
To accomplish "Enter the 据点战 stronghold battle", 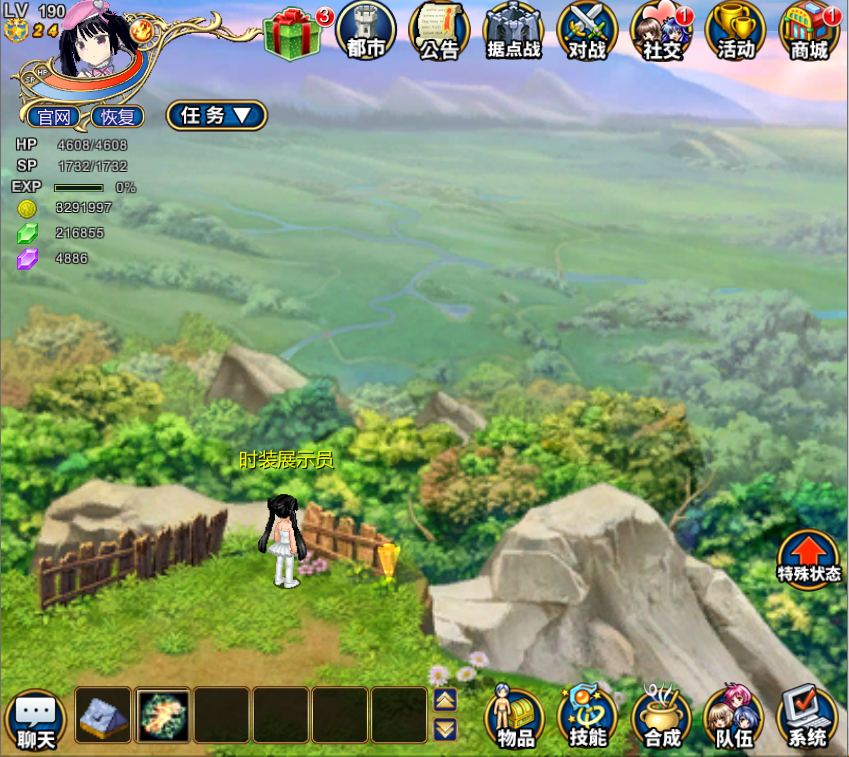I will (513, 31).
